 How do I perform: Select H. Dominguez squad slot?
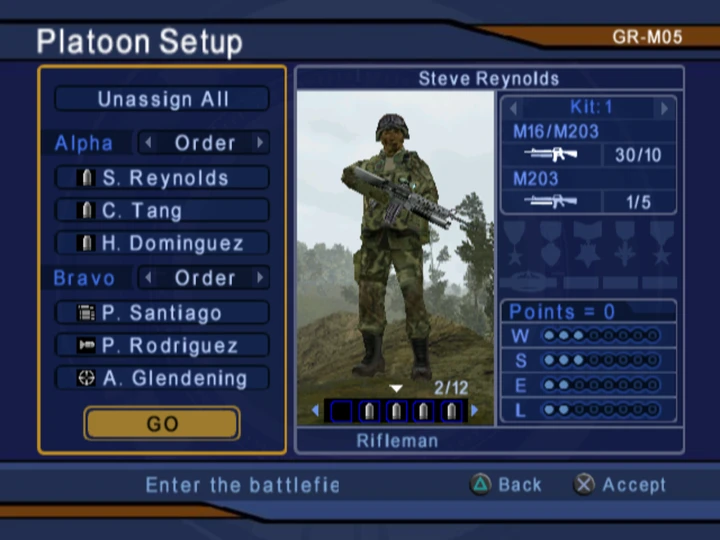pos(162,243)
